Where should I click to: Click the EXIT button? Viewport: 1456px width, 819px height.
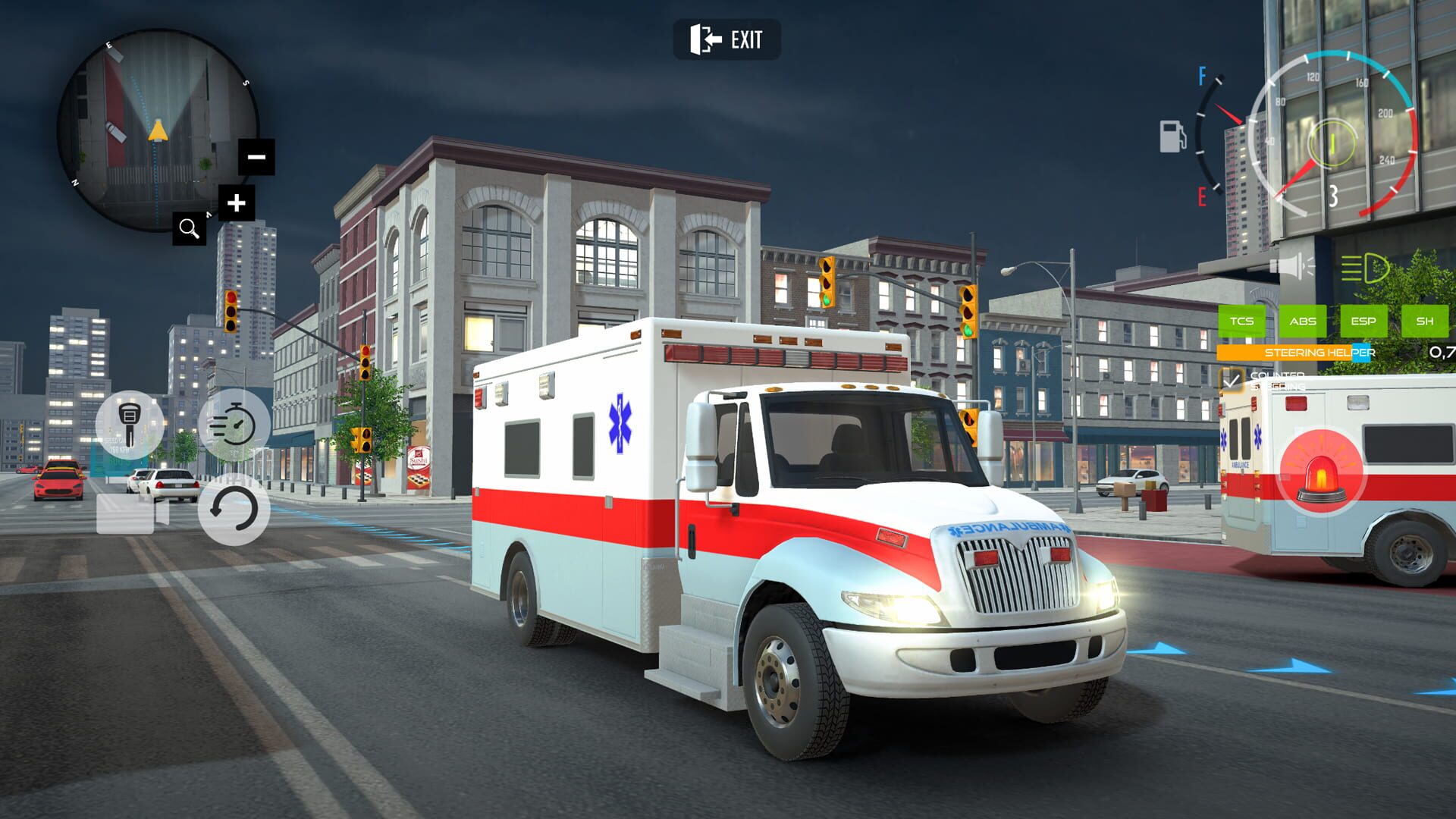[x=726, y=40]
